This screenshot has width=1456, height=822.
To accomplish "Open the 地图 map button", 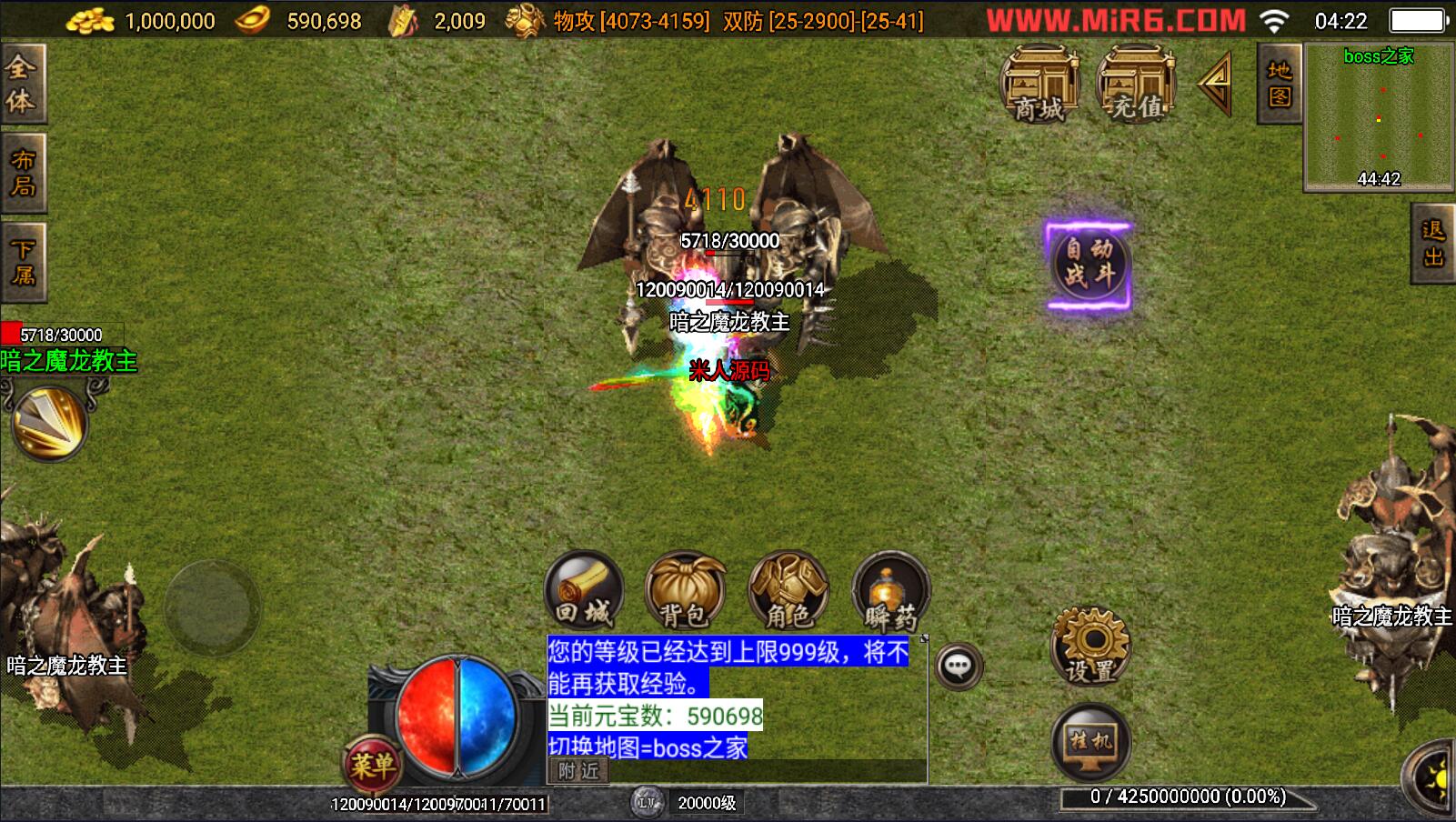I will pyautogui.click(x=1280, y=84).
